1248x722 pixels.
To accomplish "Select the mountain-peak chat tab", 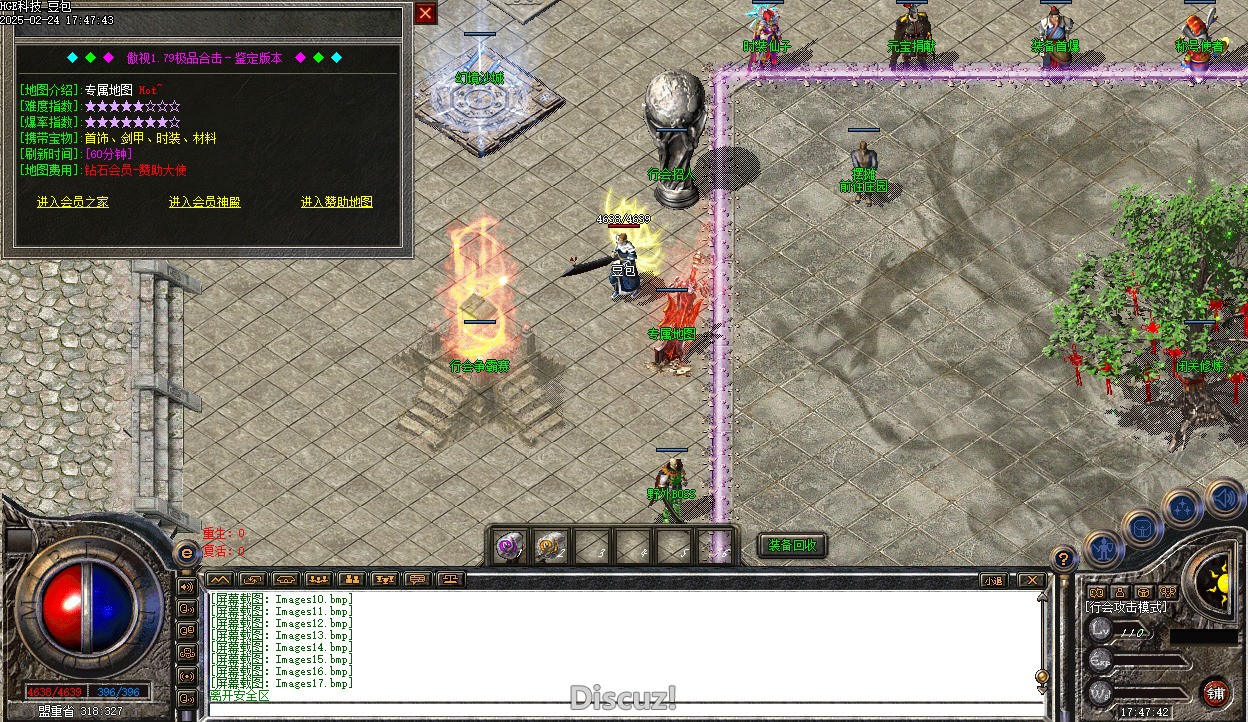I will (219, 579).
